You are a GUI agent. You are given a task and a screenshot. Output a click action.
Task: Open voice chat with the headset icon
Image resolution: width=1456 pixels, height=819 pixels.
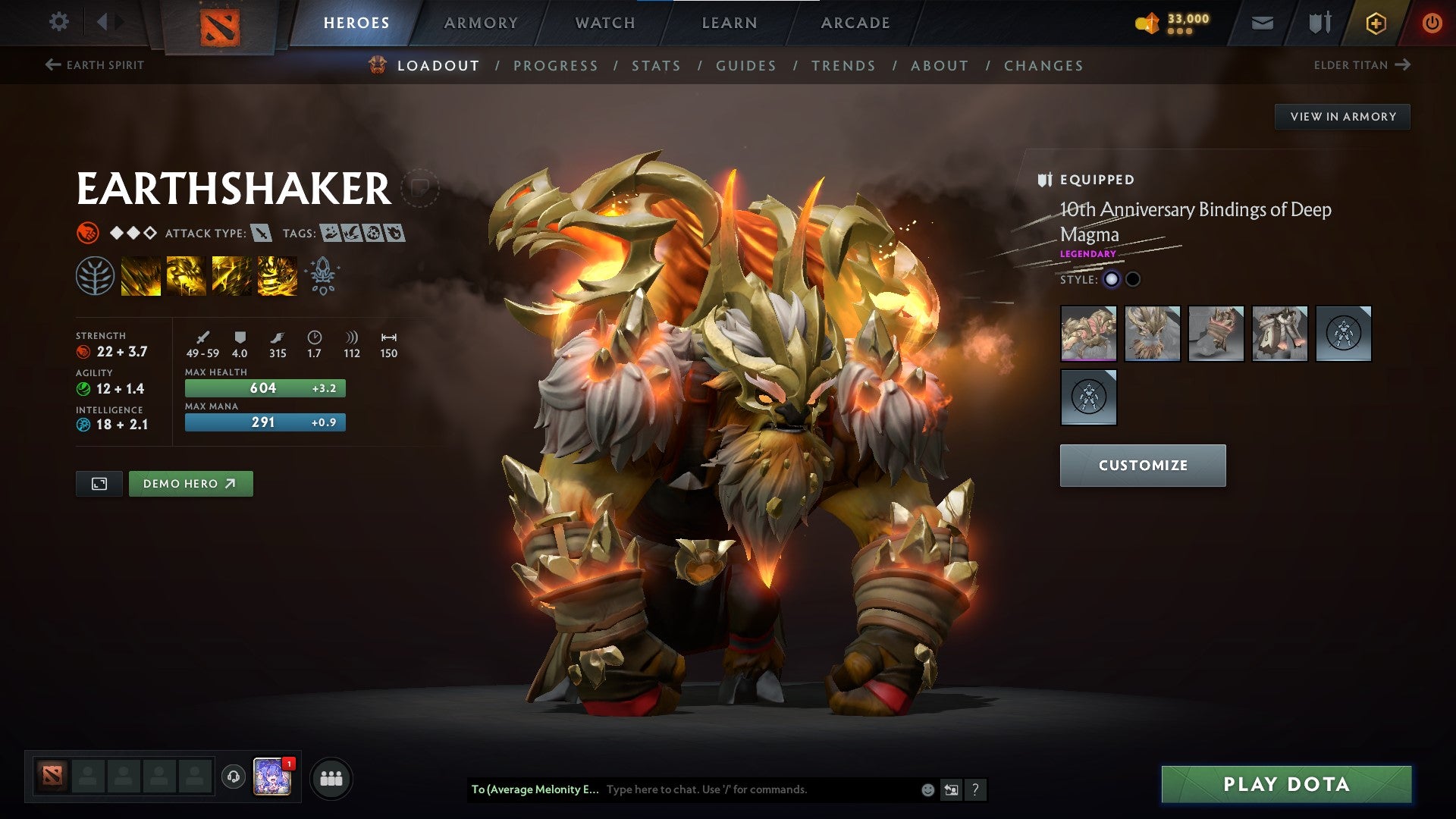(x=233, y=777)
